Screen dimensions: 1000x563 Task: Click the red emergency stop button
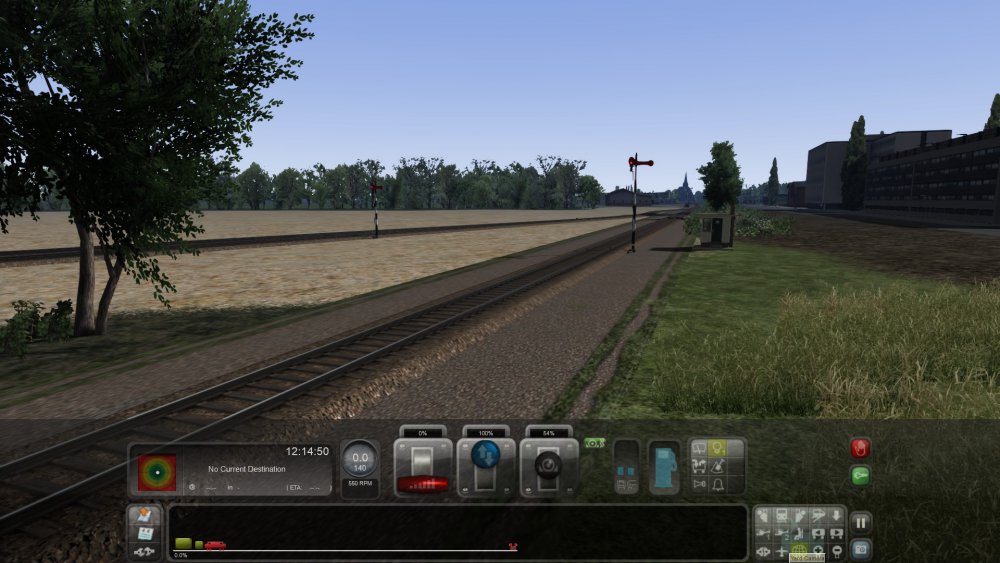click(860, 447)
